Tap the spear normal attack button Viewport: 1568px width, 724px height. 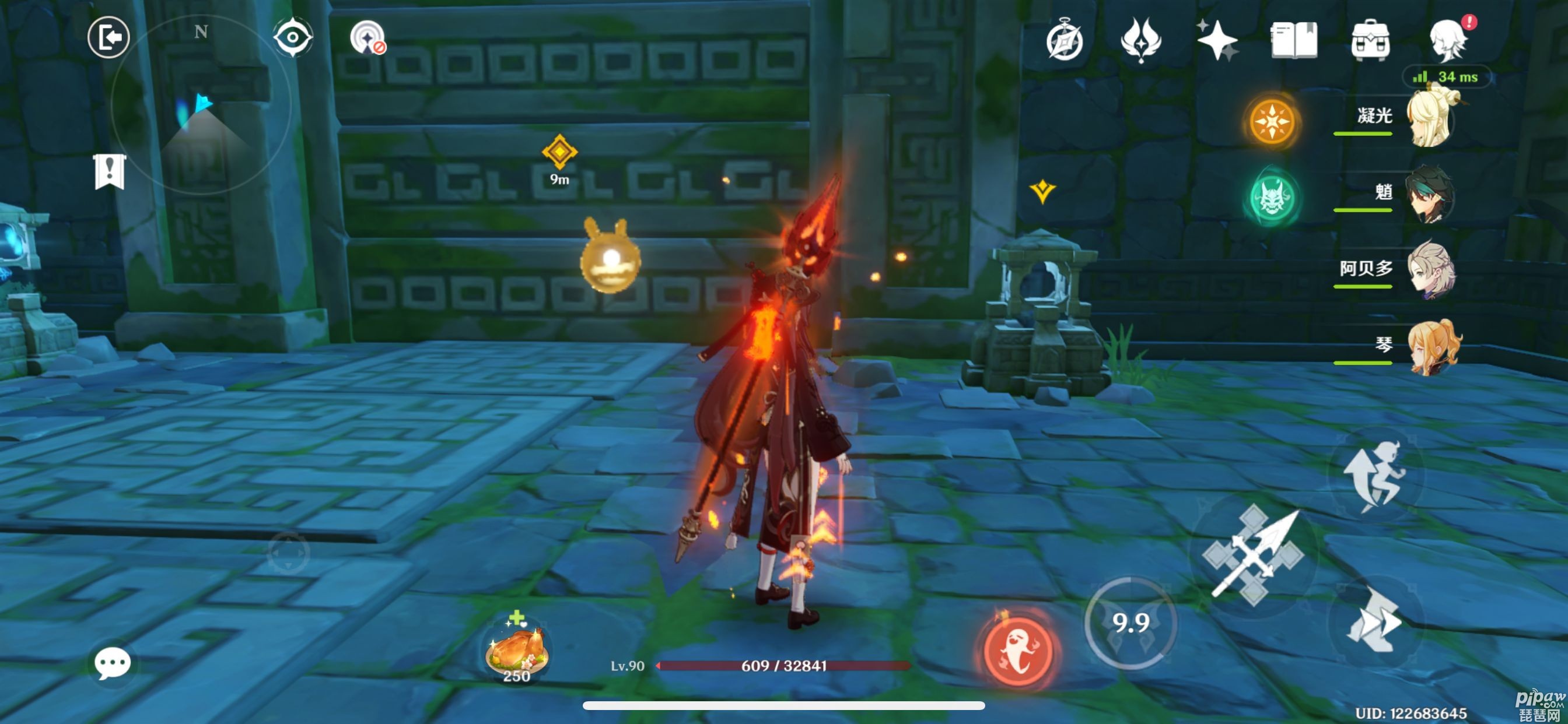coord(1254,555)
